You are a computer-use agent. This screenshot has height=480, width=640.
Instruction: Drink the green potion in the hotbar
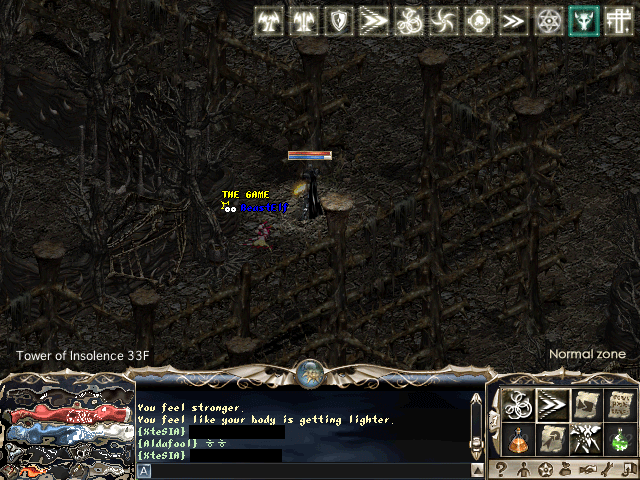620,439
